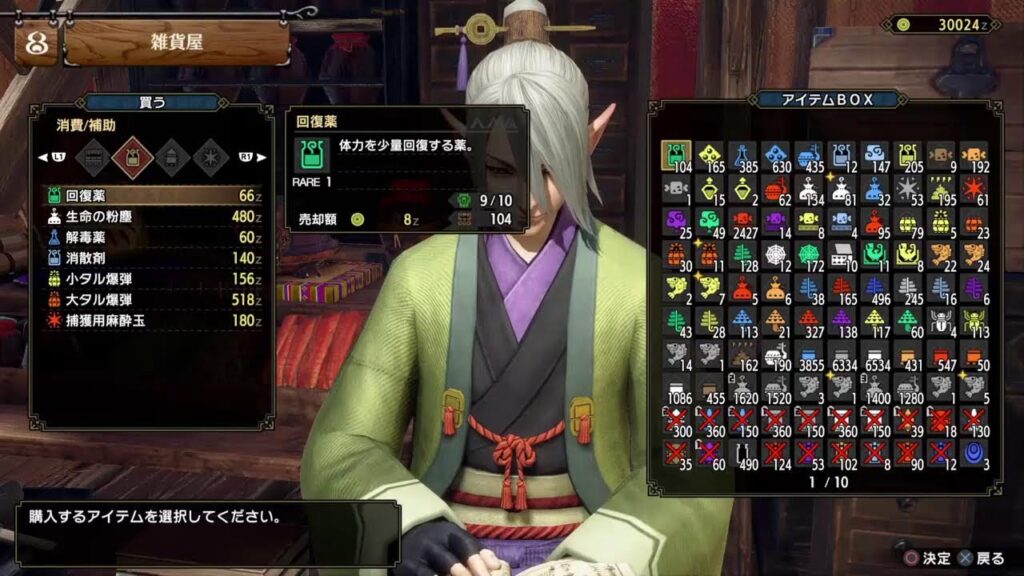Image resolution: width=1024 pixels, height=576 pixels.
Task: Select the item box slot holding 2427
Action: [742, 221]
